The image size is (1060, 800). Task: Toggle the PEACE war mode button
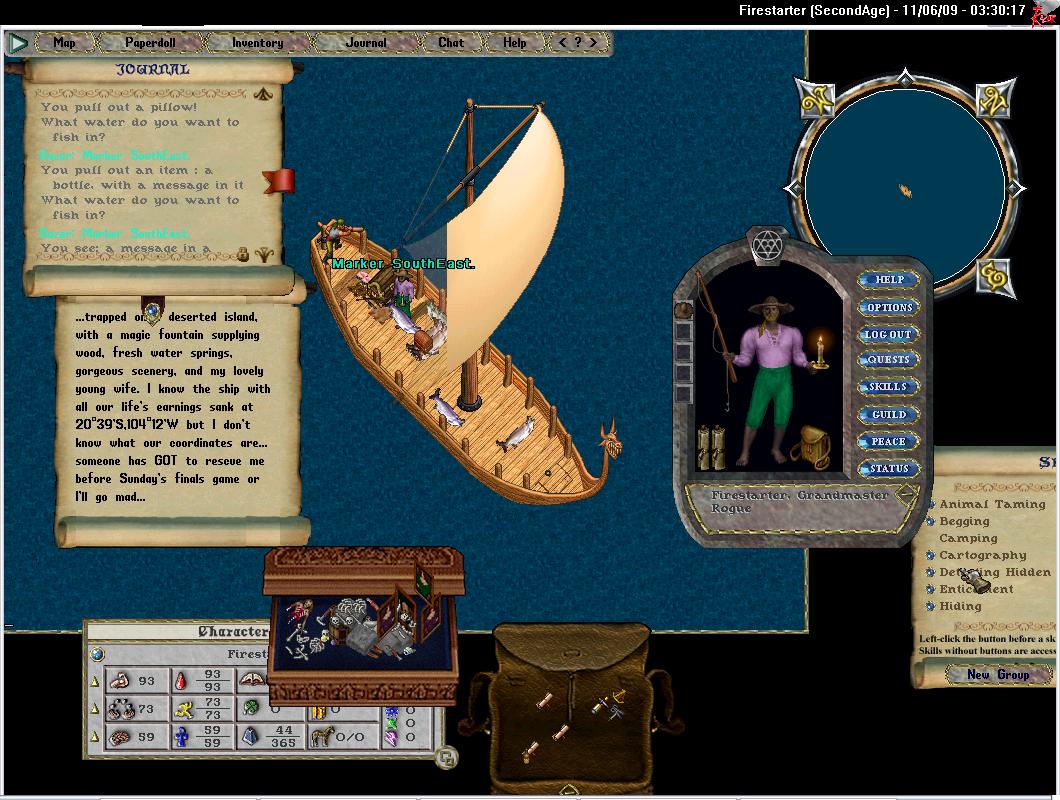click(x=889, y=441)
